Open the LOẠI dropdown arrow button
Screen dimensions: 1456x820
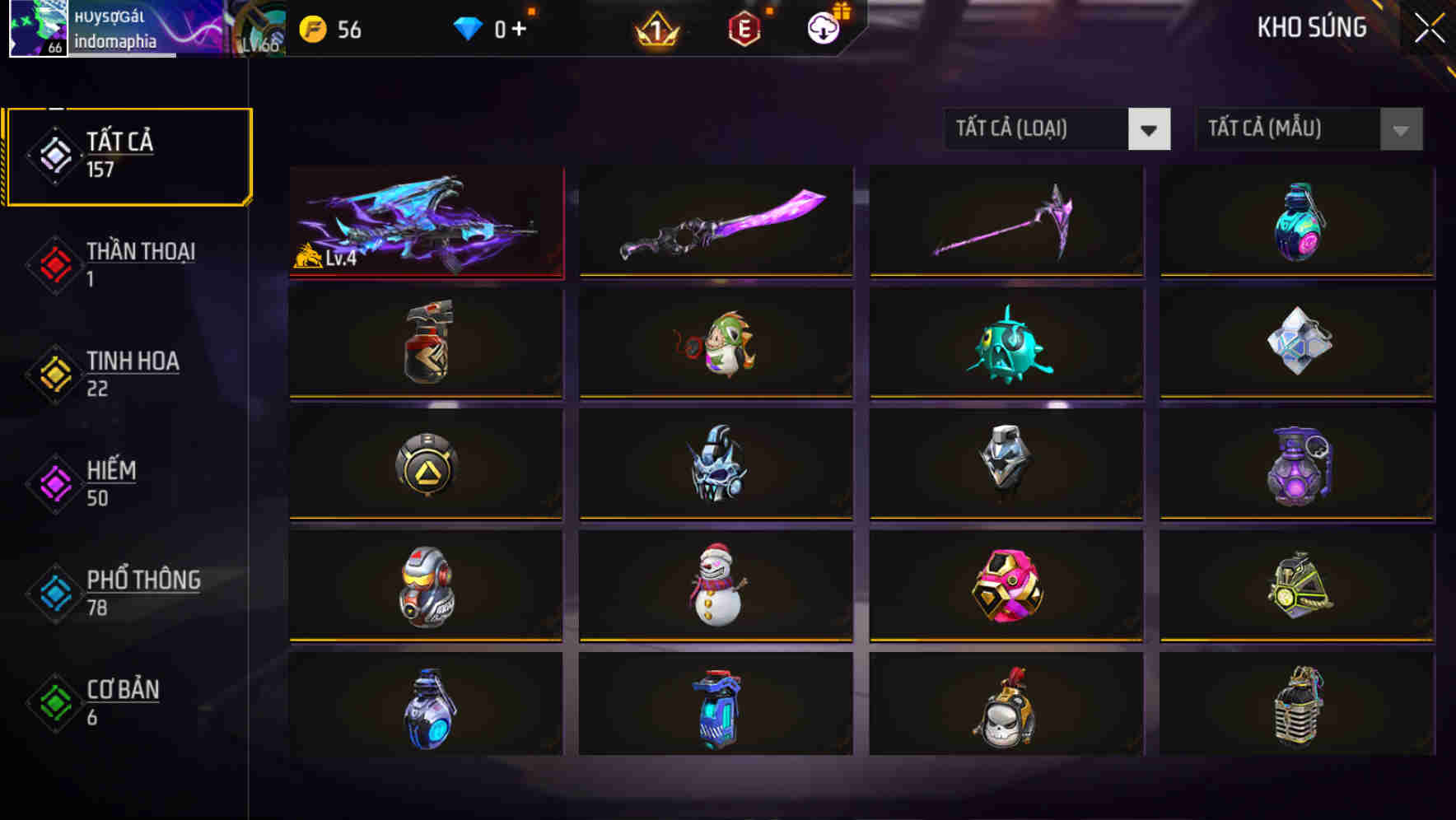pos(1150,128)
